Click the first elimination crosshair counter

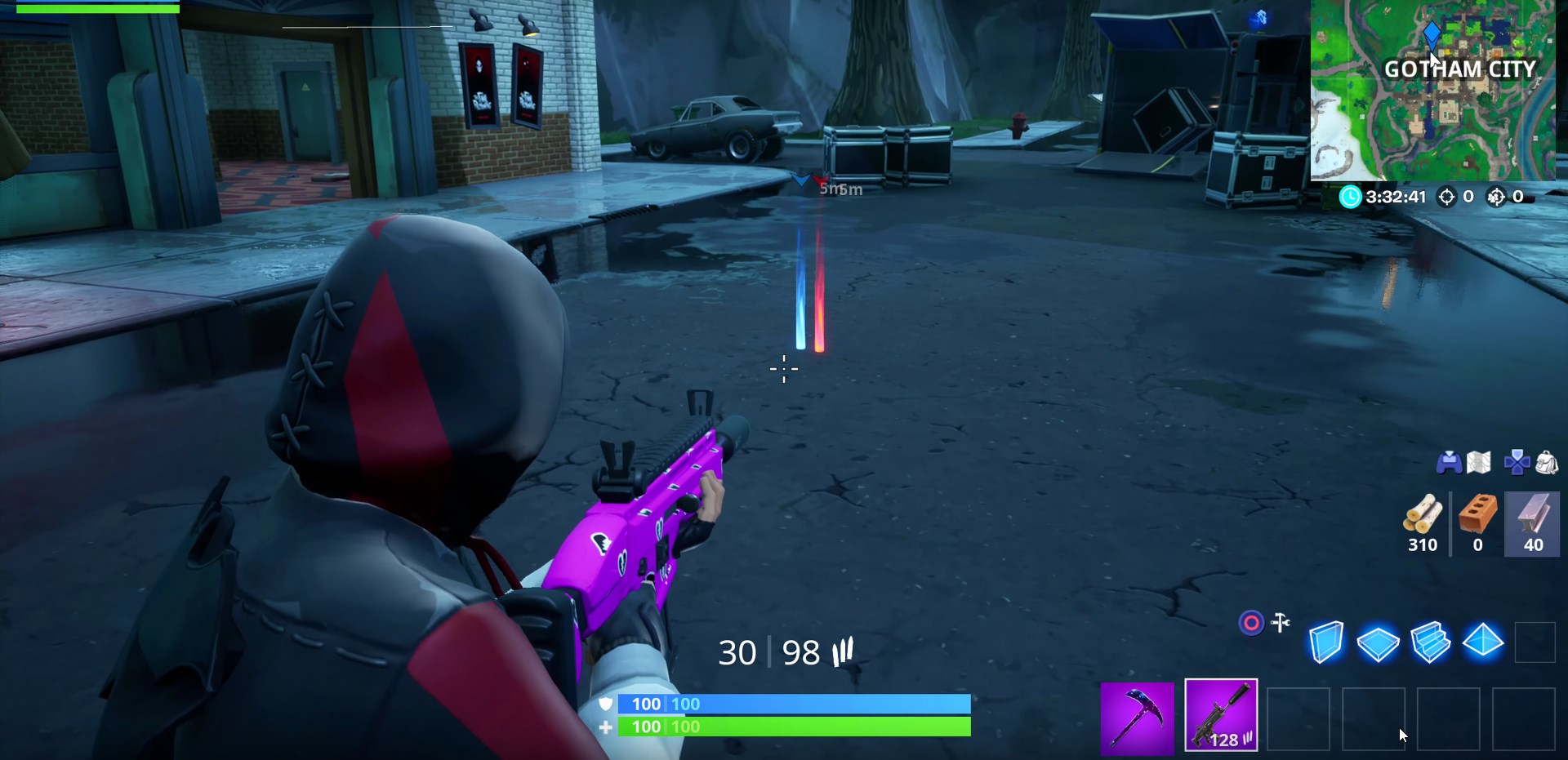point(1450,197)
